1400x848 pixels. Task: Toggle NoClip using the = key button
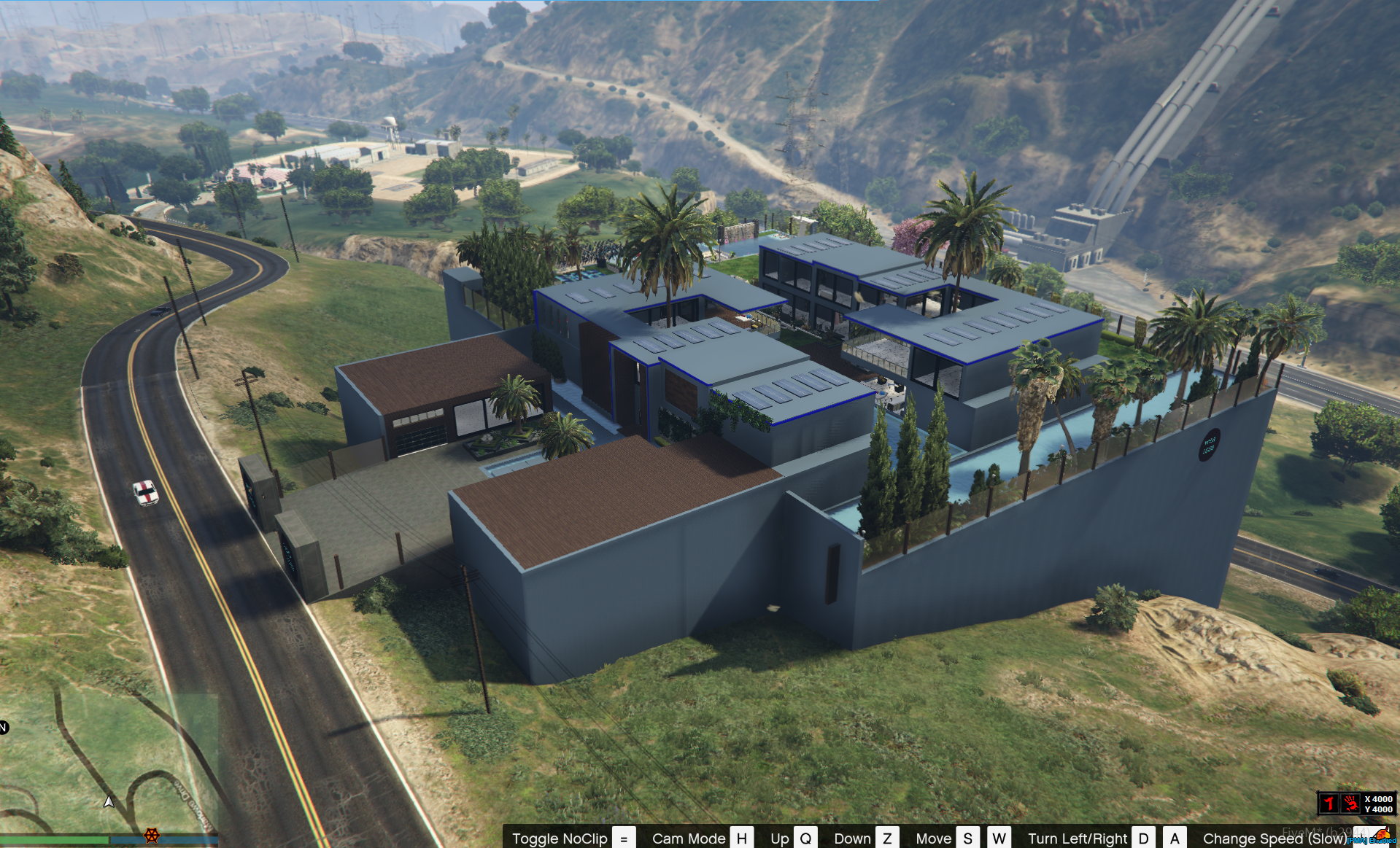(624, 839)
